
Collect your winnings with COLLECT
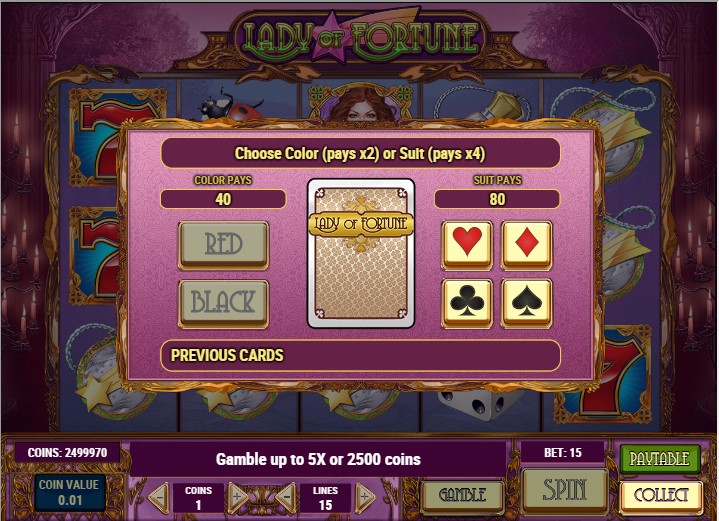[x=661, y=495]
